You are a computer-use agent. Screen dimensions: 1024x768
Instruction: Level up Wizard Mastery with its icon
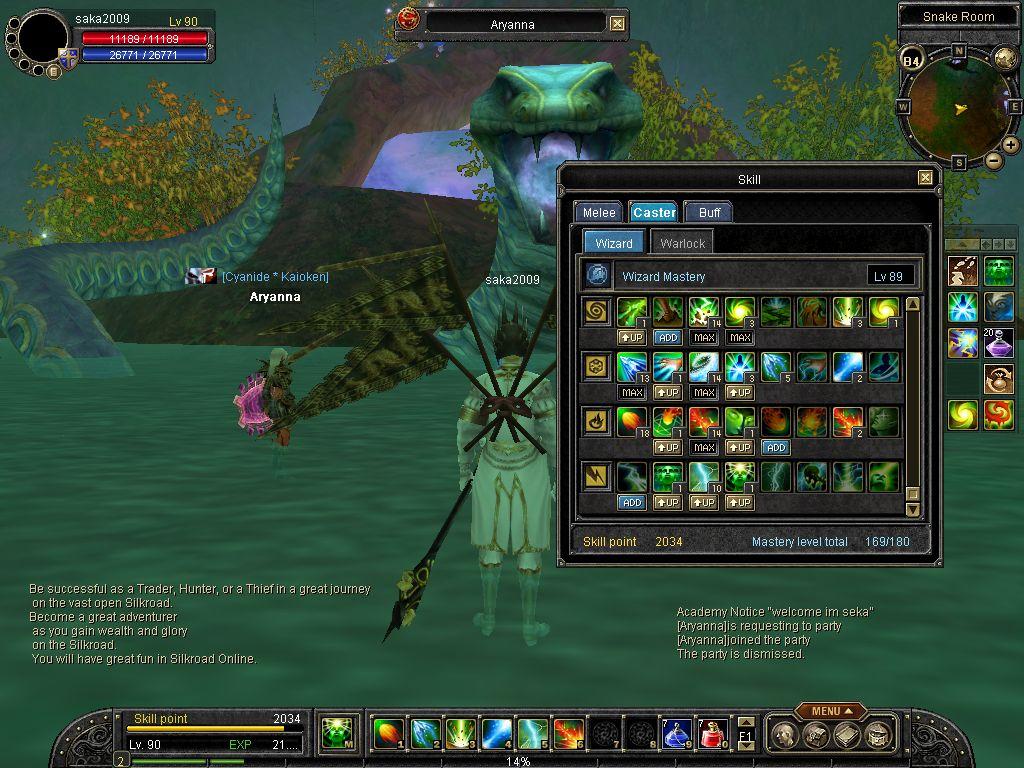pos(598,275)
